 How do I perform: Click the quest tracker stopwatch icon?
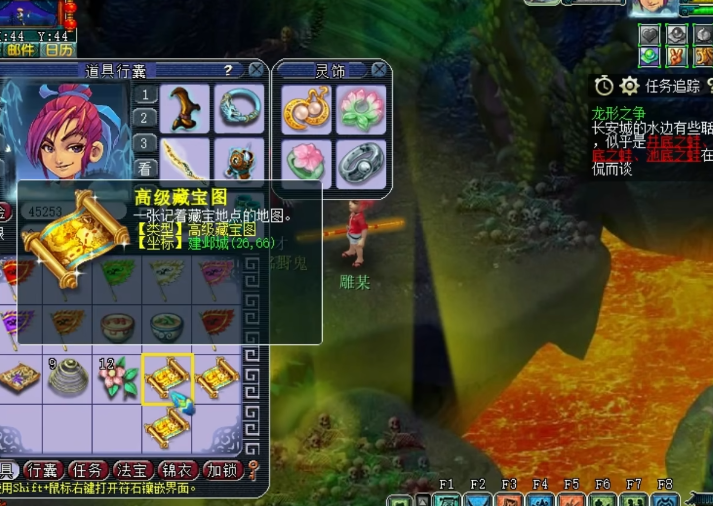click(603, 86)
